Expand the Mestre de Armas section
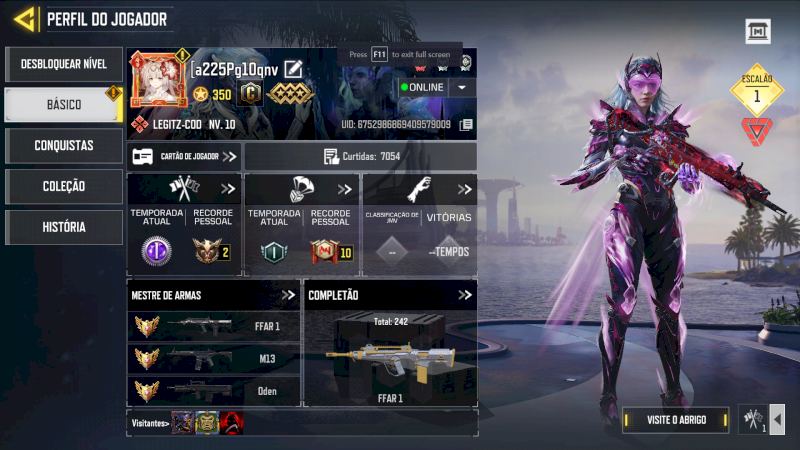The height and width of the screenshot is (450, 800). pyautogui.click(x=289, y=295)
